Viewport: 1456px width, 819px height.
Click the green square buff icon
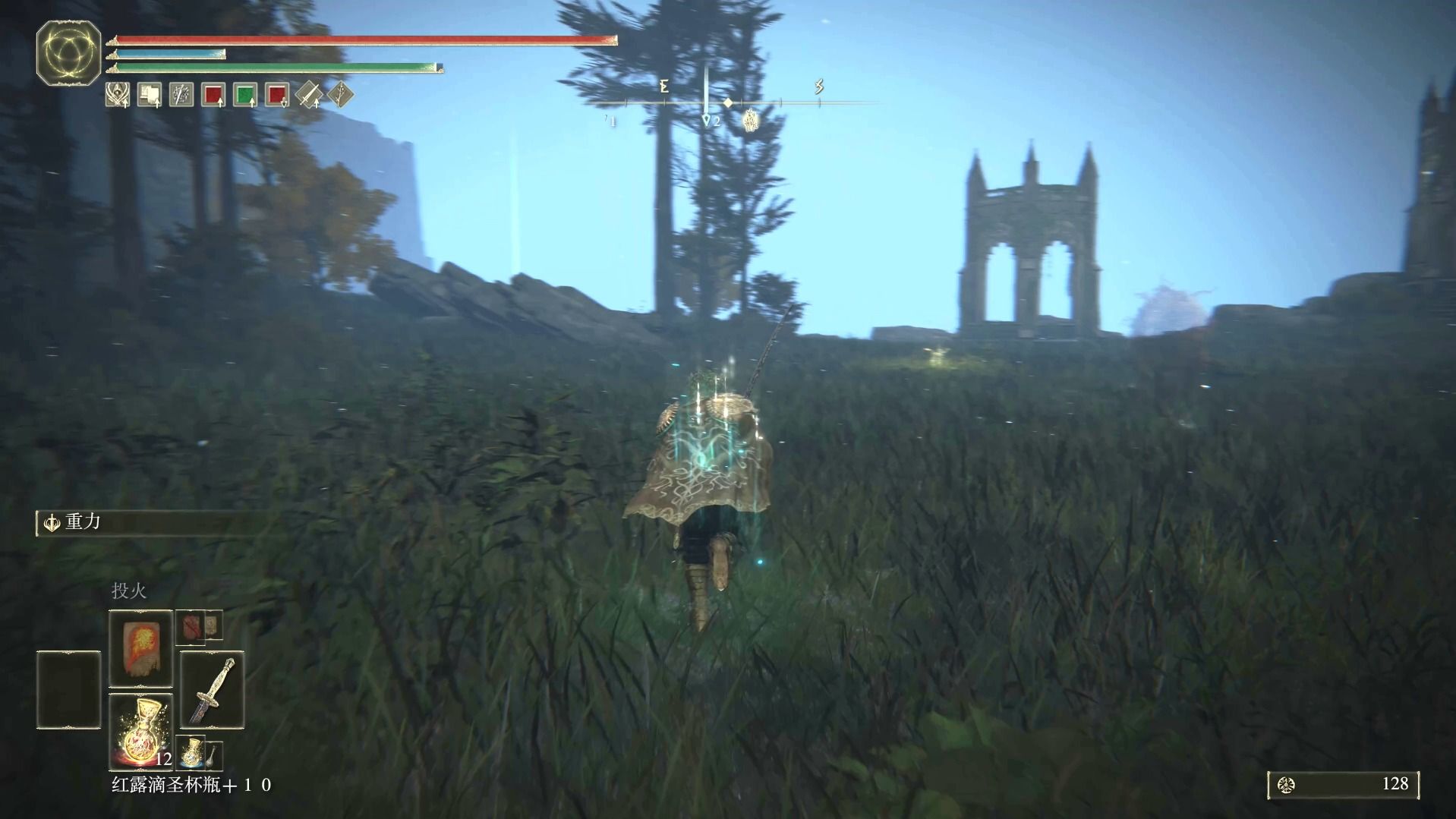pyautogui.click(x=244, y=95)
